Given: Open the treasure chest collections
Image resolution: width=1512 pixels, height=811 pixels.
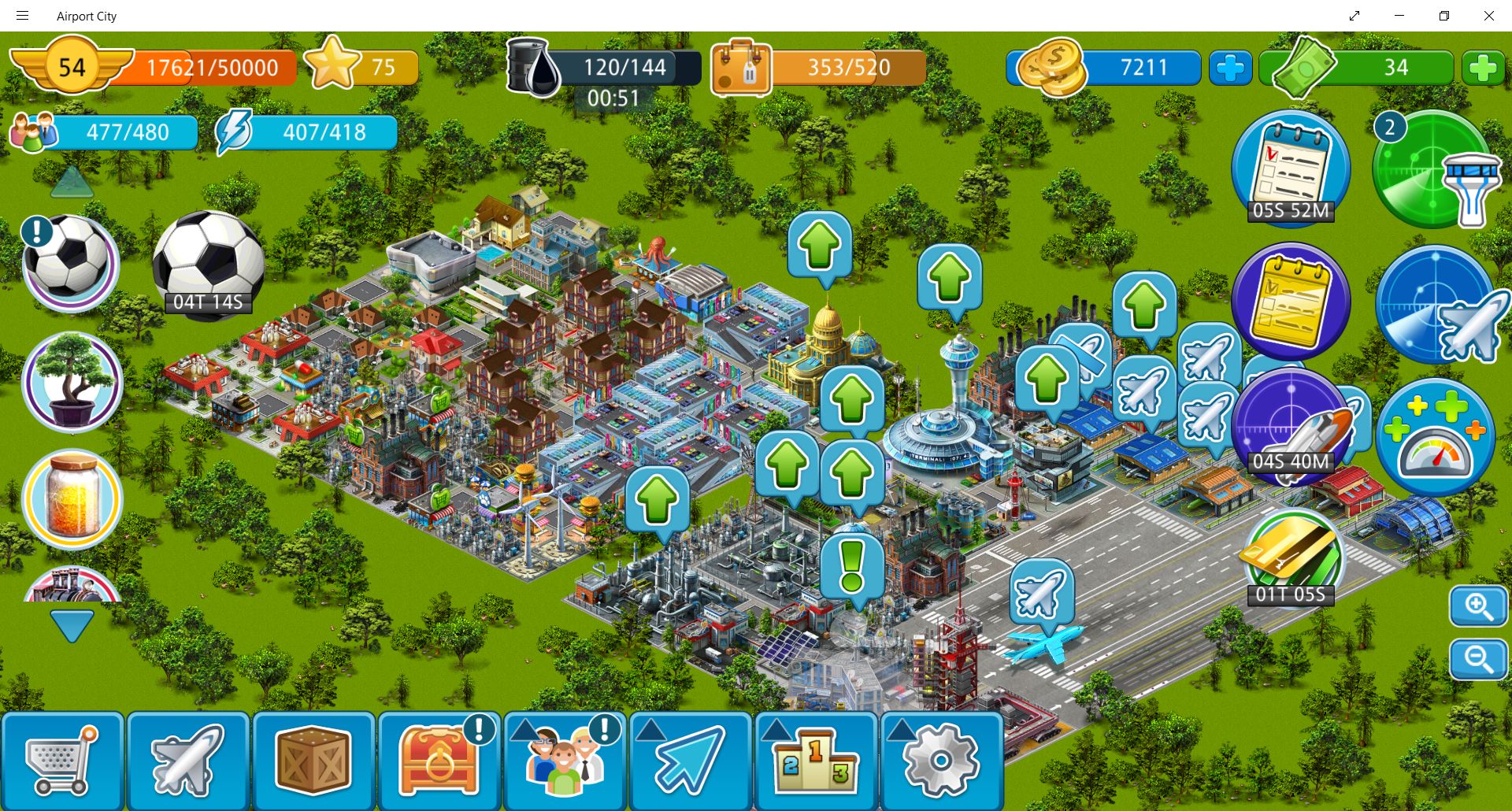Looking at the screenshot, I should point(439,761).
